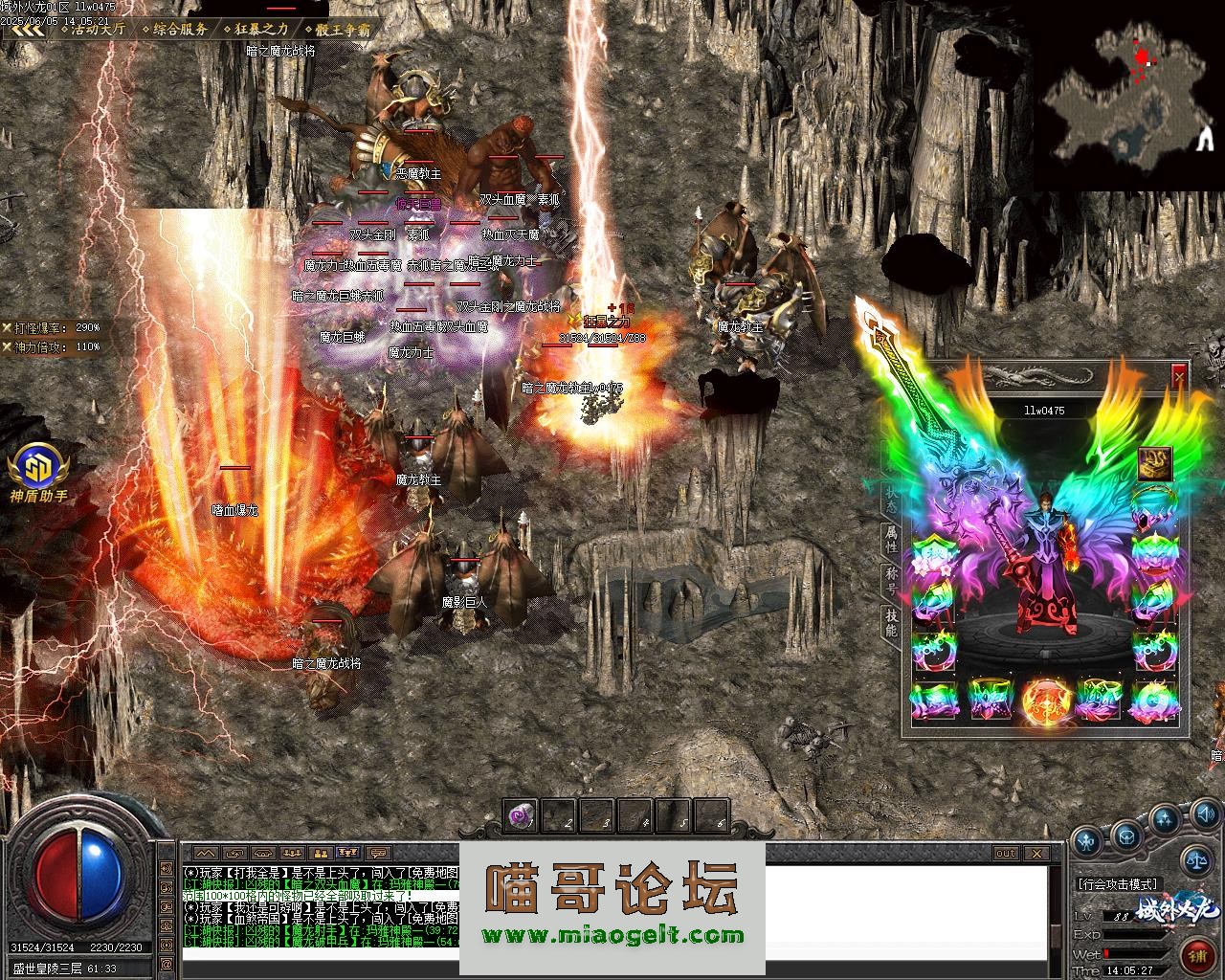
Task: Switch to the 称号 titles tab
Action: click(891, 581)
